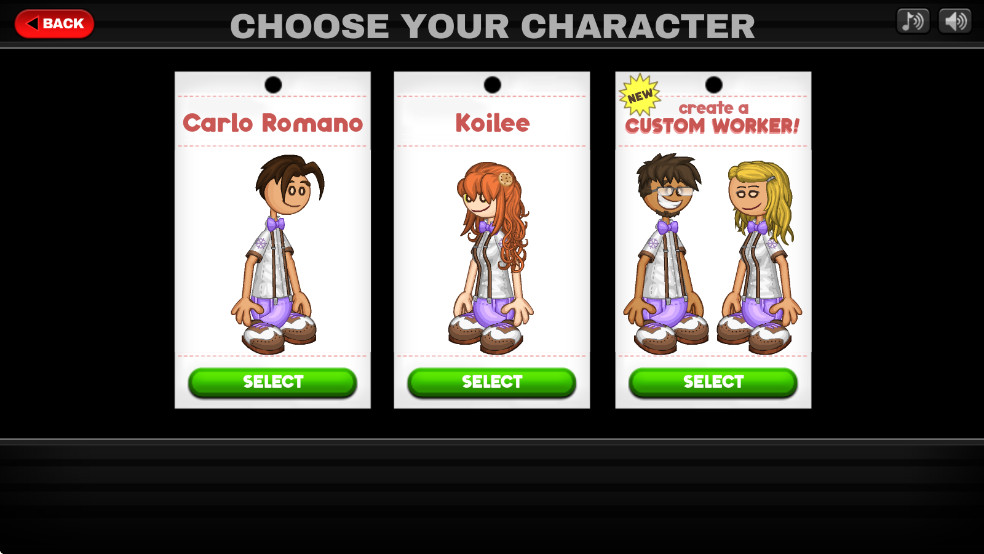Toggle the sound speaker button
Screen dimensions: 984x554
(x=955, y=21)
